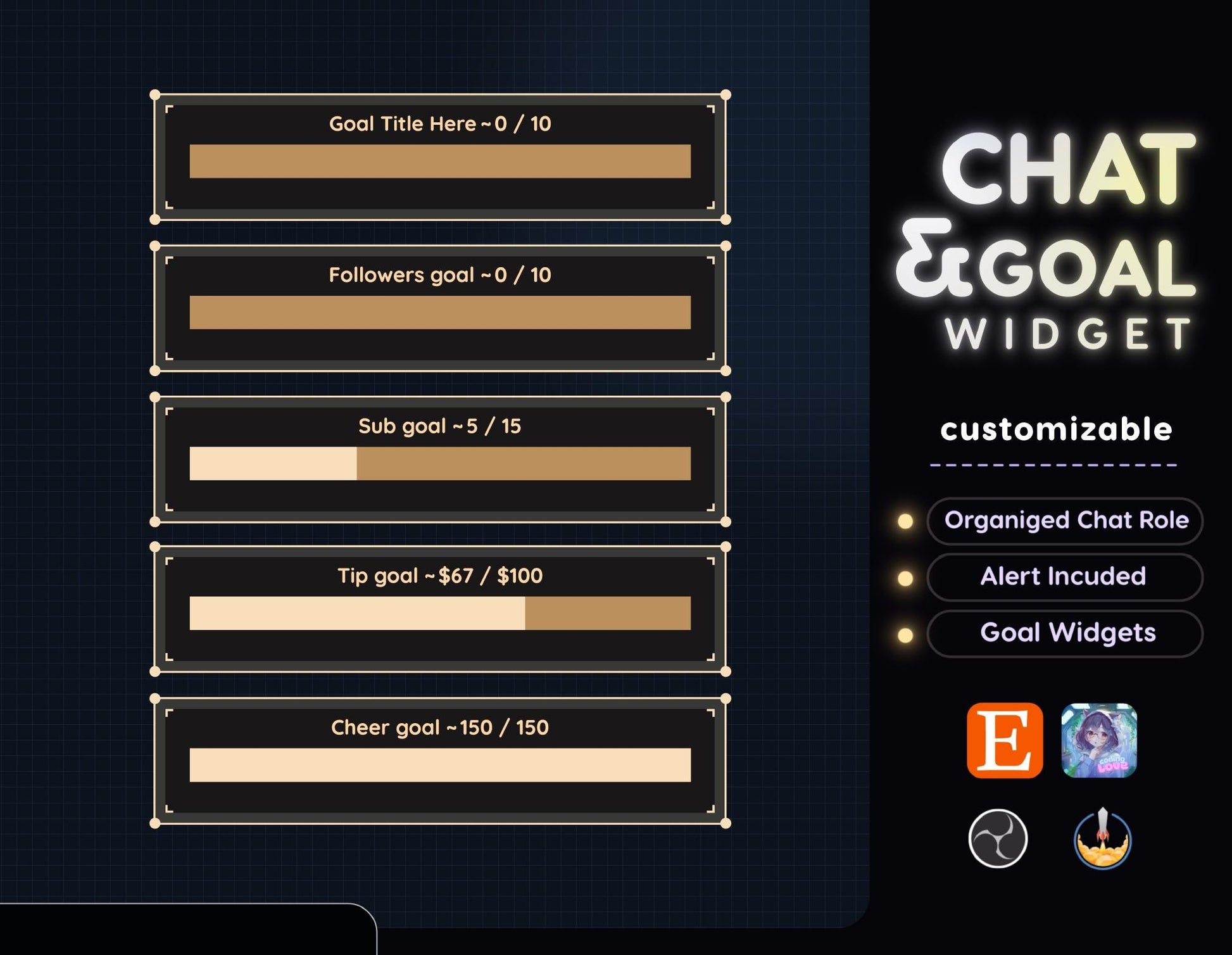Select the Cheer goal widget panel
The image size is (1232, 955).
click(440, 761)
